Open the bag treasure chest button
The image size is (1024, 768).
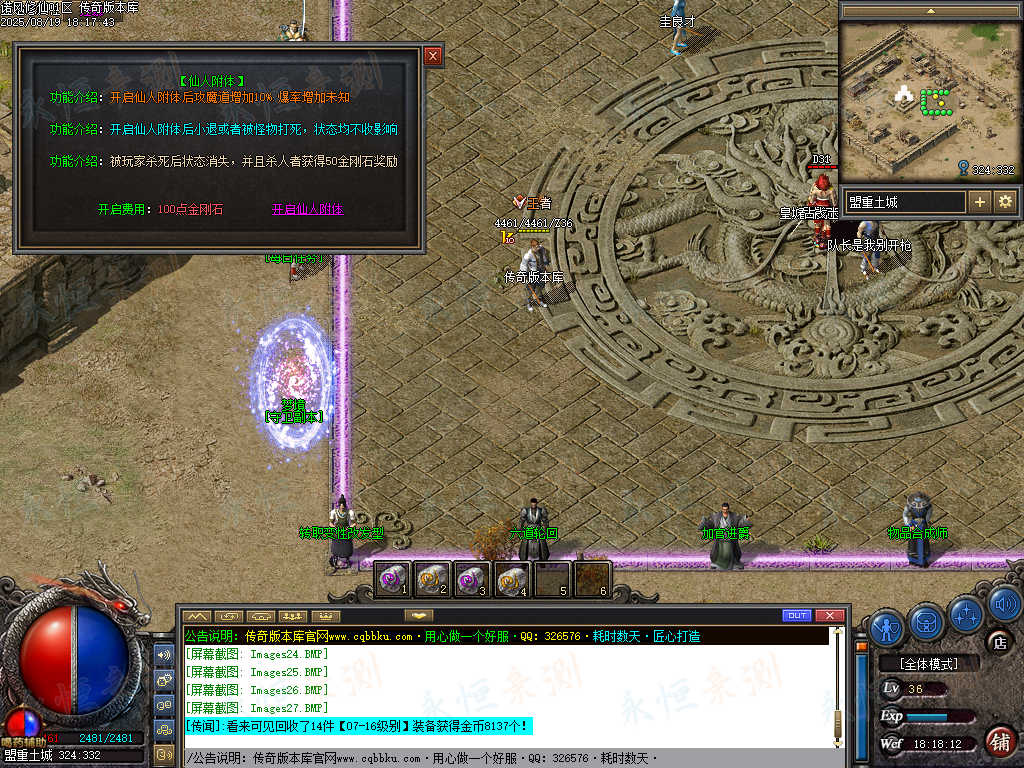point(928,622)
